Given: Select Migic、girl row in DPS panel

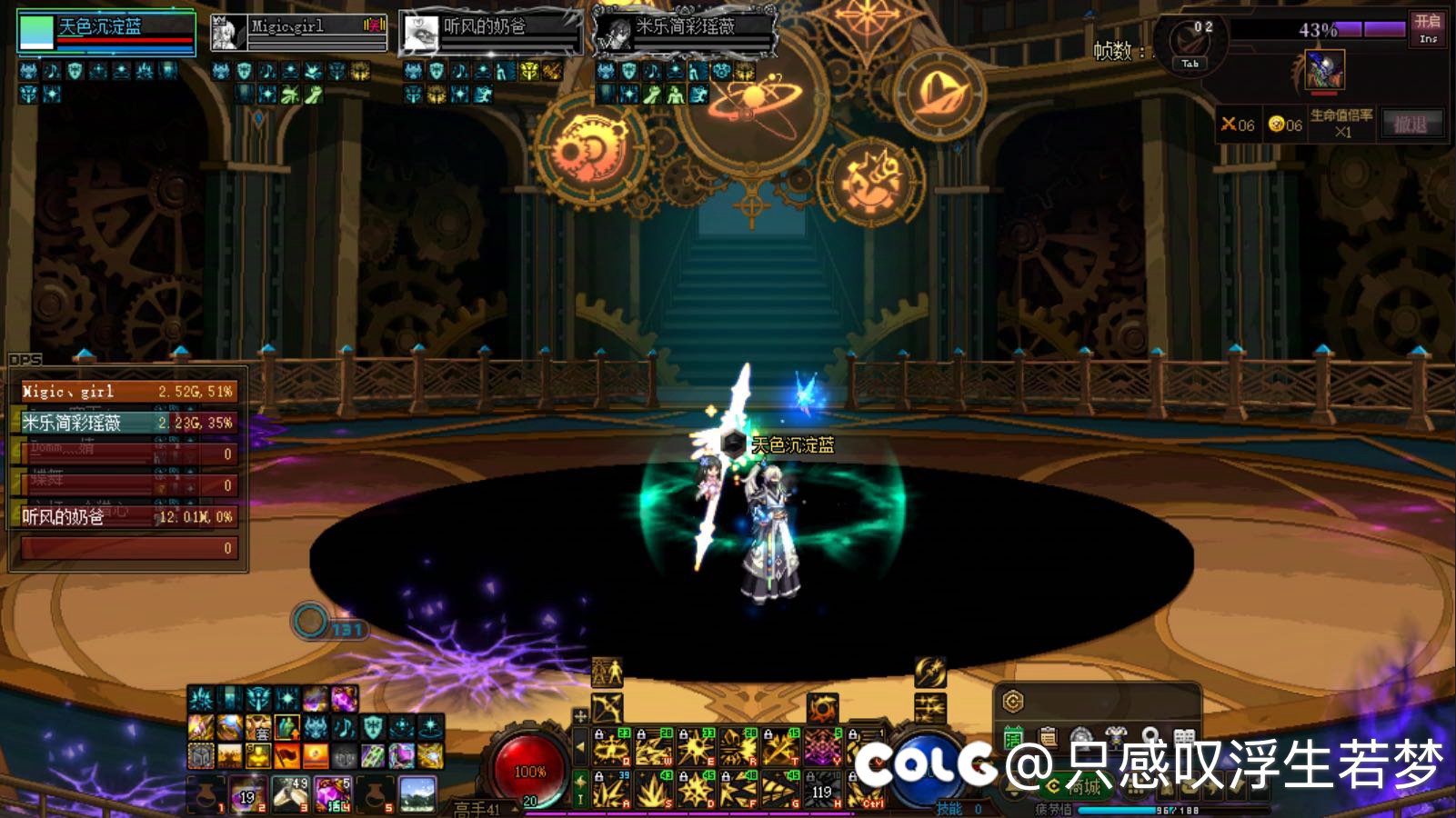Looking at the screenshot, I should pyautogui.click(x=127, y=391).
